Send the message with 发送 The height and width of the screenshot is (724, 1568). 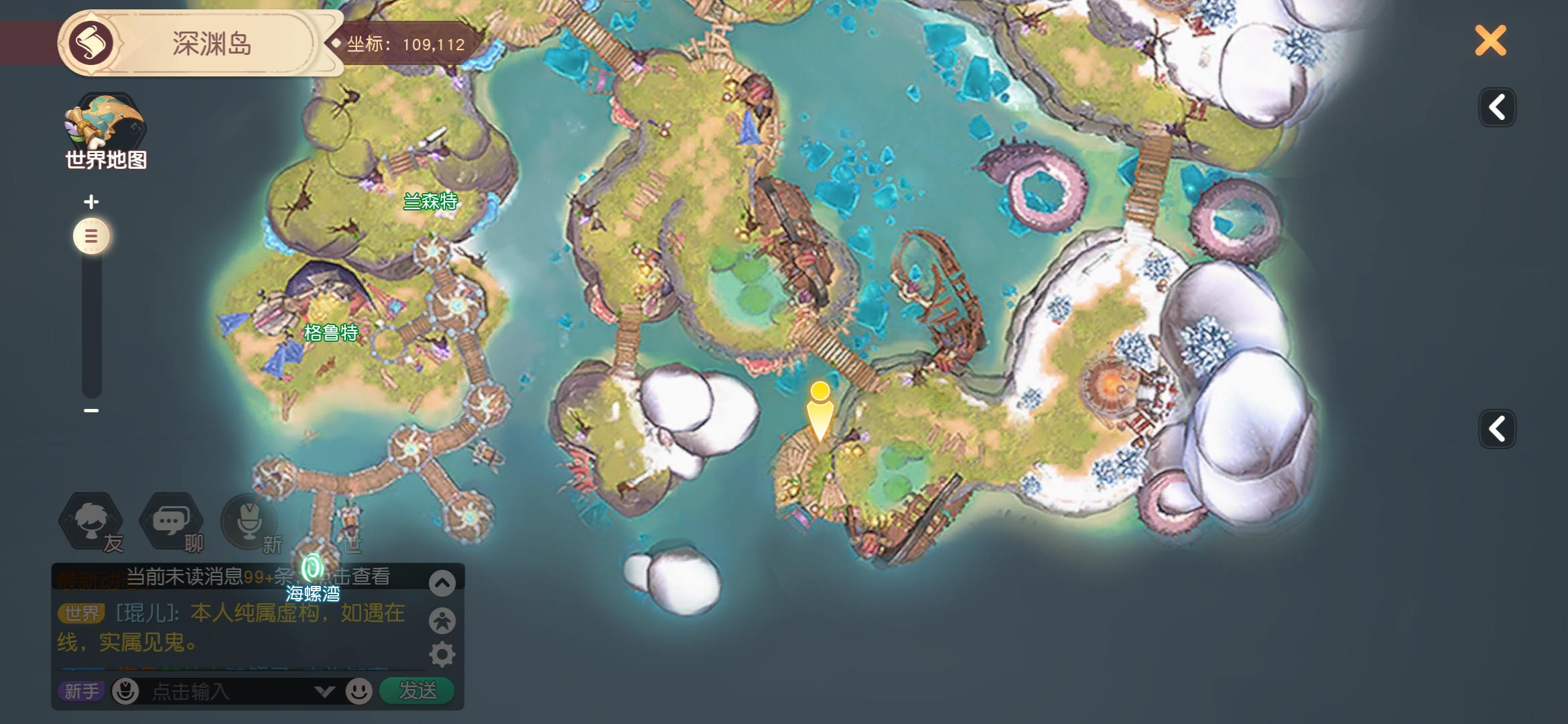[417, 690]
